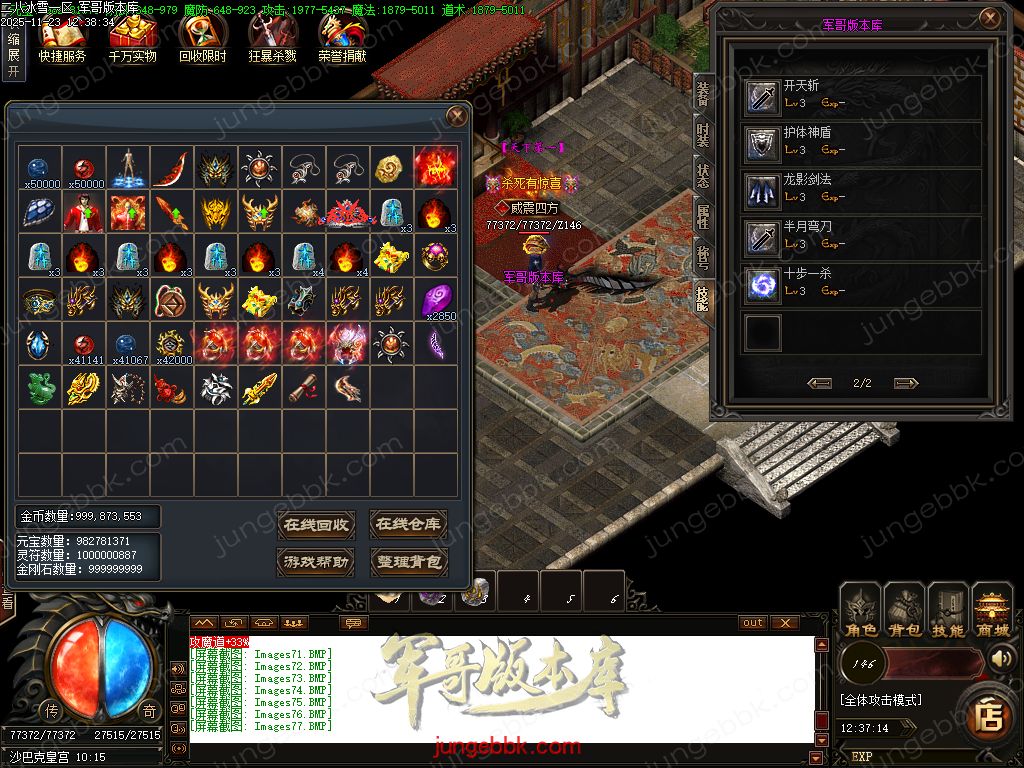Screen dimensions: 1024x768
Task: Open the 快捷服务 quick service menu
Action: click(x=62, y=38)
